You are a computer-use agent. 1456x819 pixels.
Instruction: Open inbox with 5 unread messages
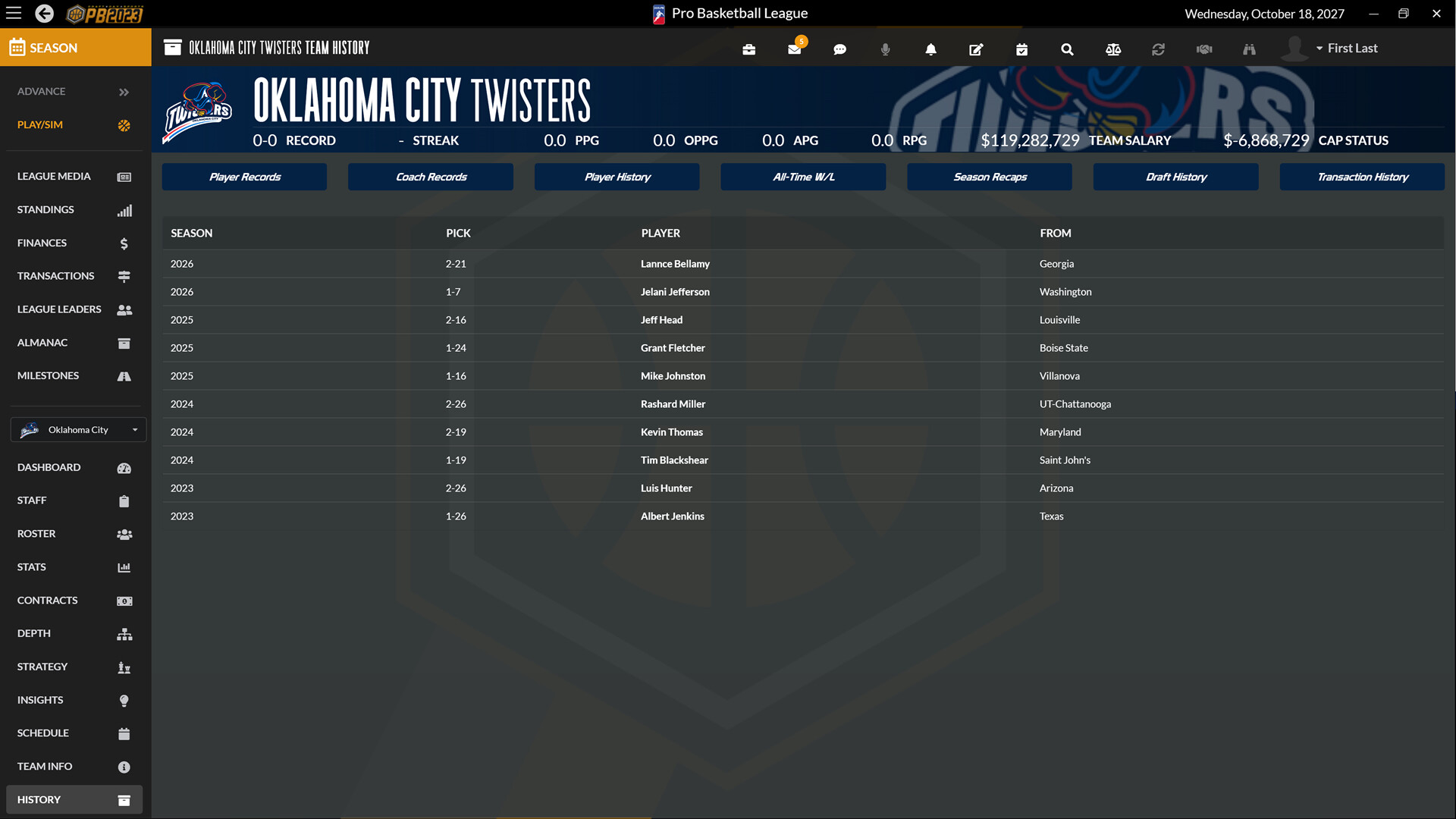point(794,49)
